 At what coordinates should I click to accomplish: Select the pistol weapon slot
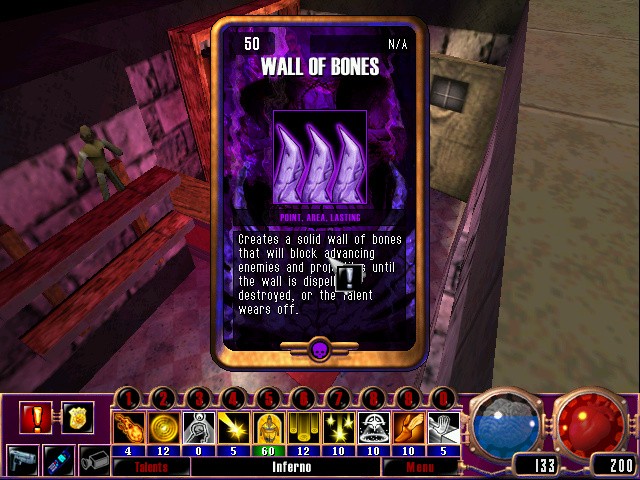coord(23,459)
